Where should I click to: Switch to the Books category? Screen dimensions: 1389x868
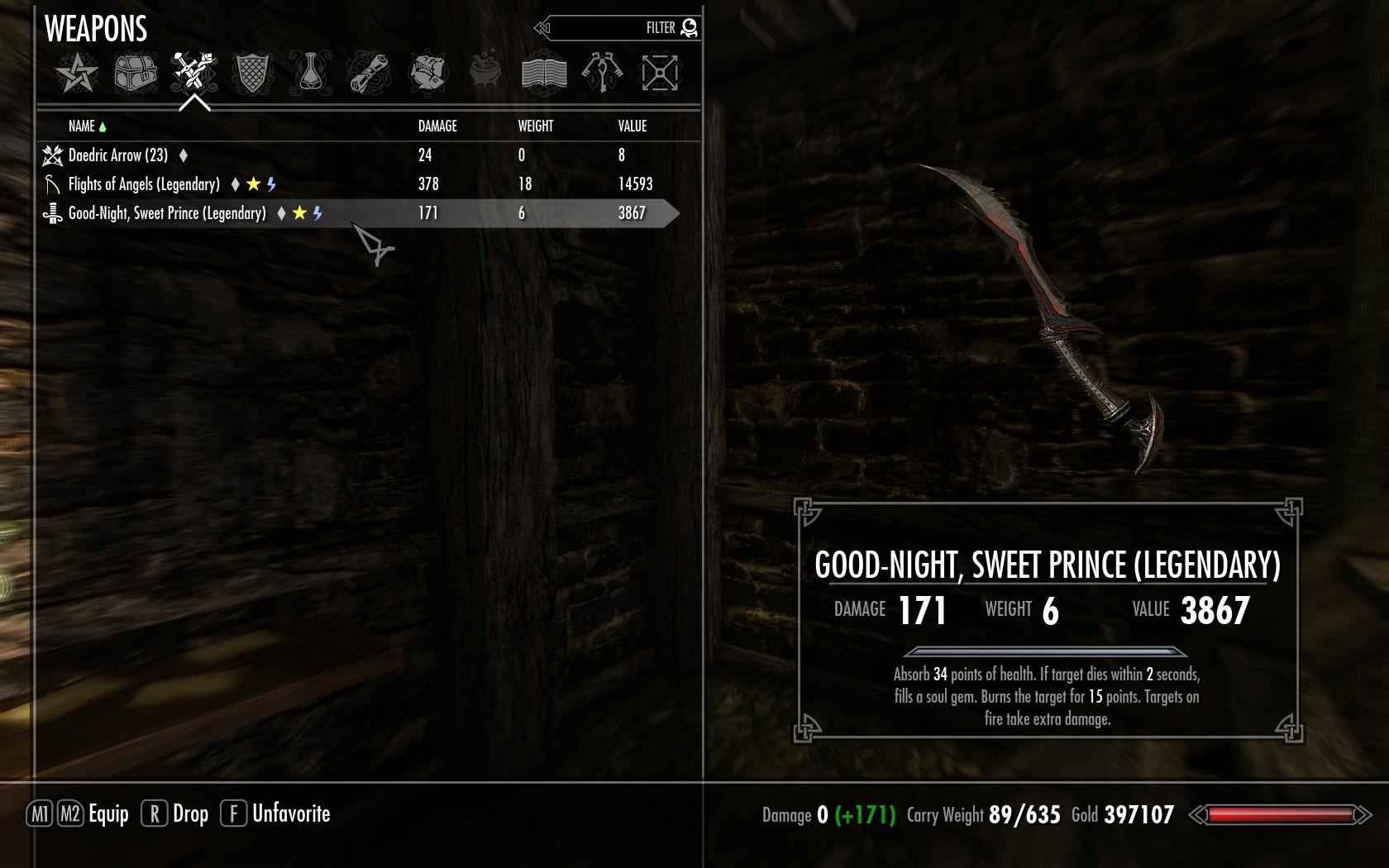click(x=544, y=73)
